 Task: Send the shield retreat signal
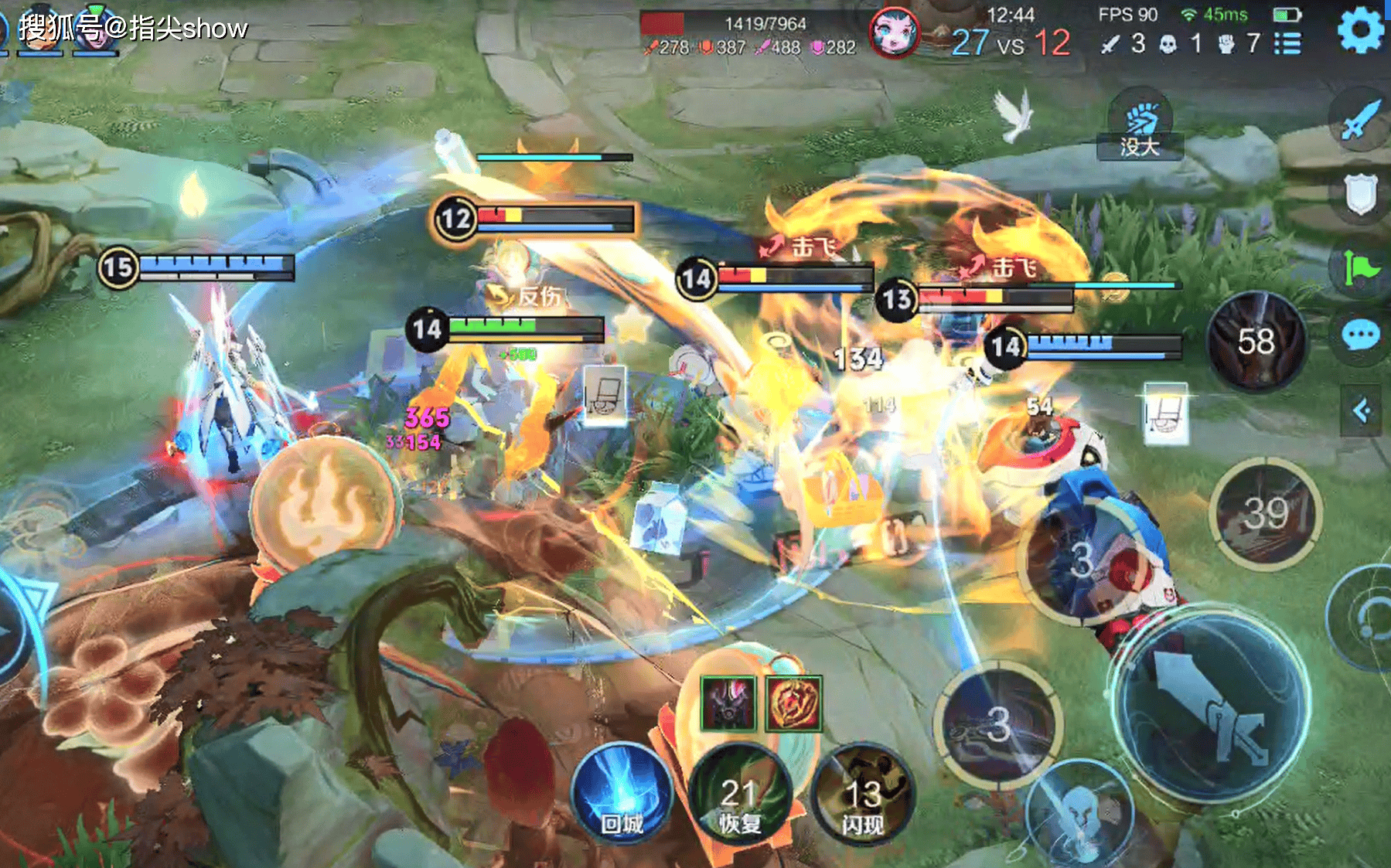pos(1360,193)
